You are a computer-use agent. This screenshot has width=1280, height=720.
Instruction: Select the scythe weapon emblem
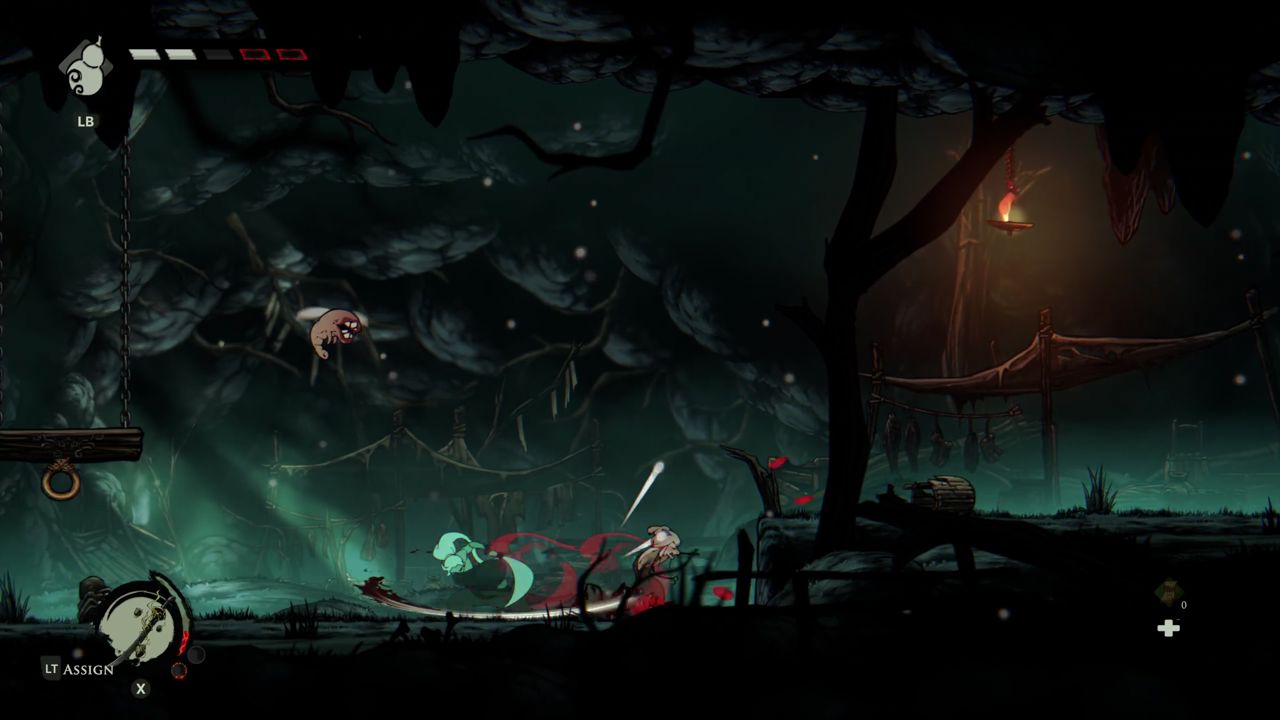145,622
